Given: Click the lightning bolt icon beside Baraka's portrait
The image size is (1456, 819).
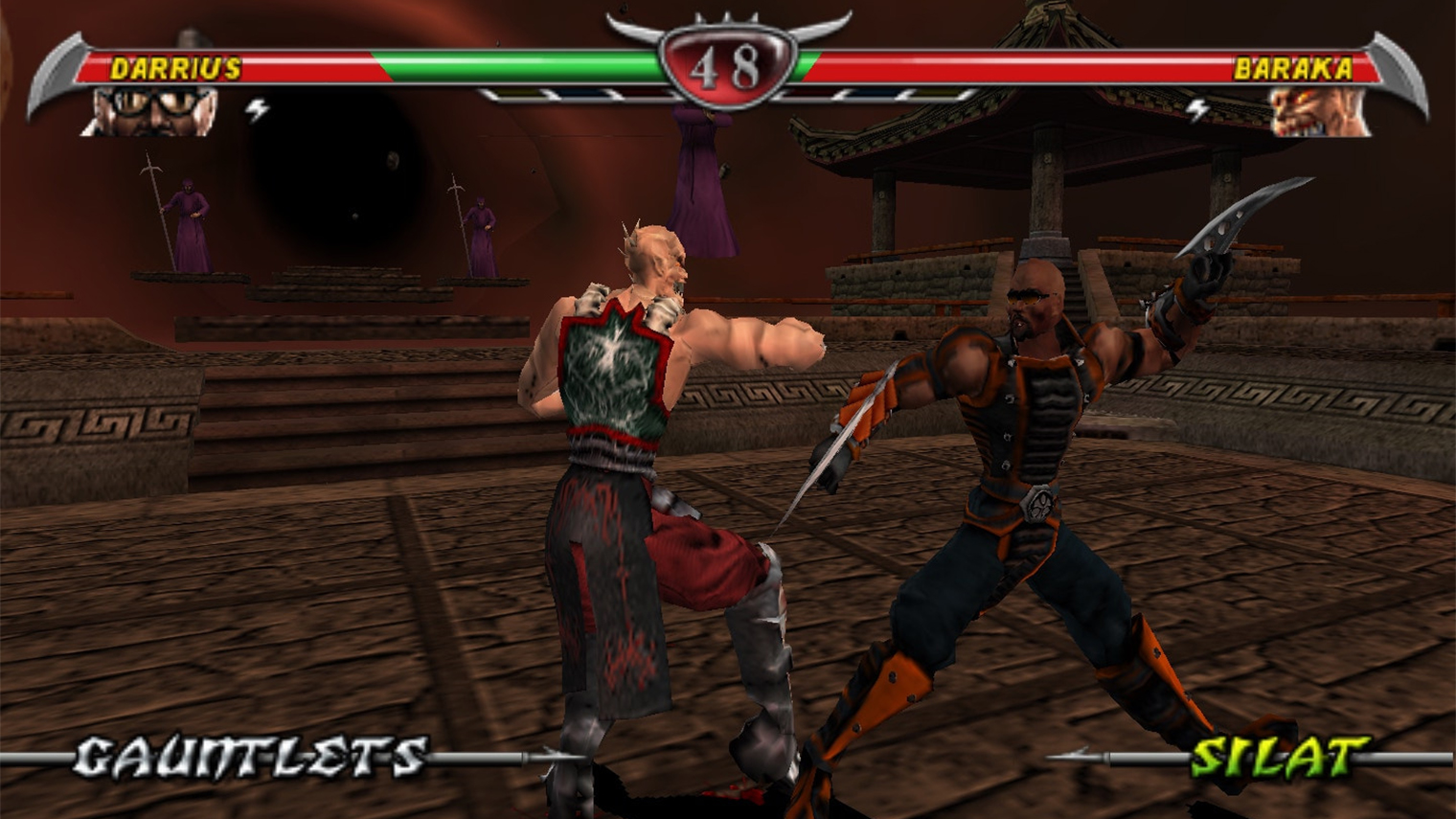Looking at the screenshot, I should click(1197, 111).
